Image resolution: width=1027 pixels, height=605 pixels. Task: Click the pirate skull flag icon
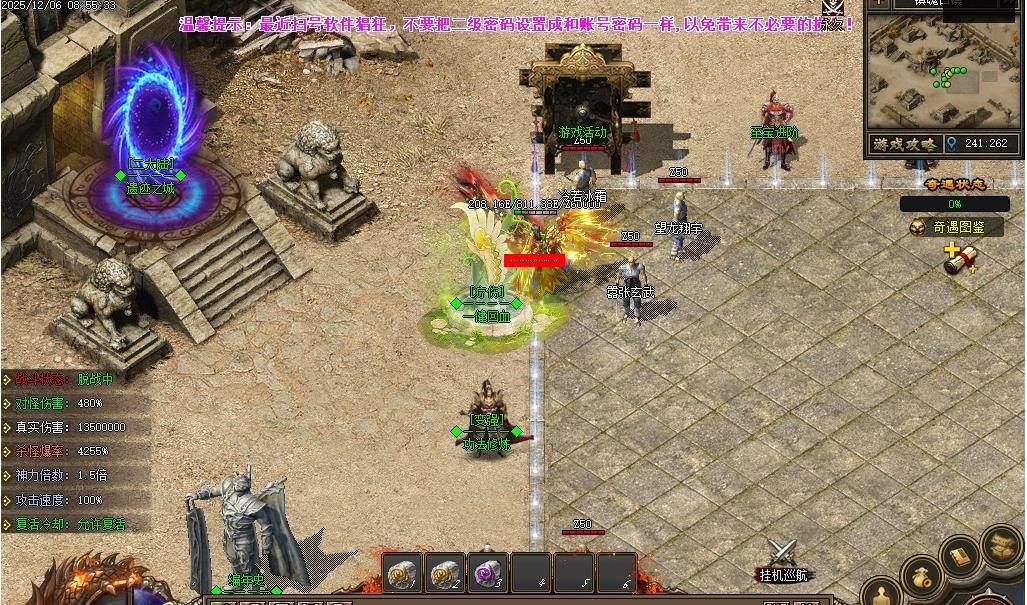tap(832, 8)
